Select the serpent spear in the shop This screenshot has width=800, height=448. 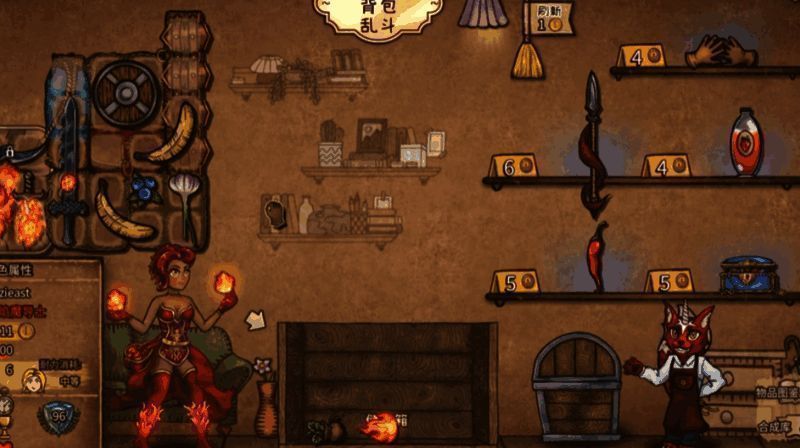coord(593,145)
